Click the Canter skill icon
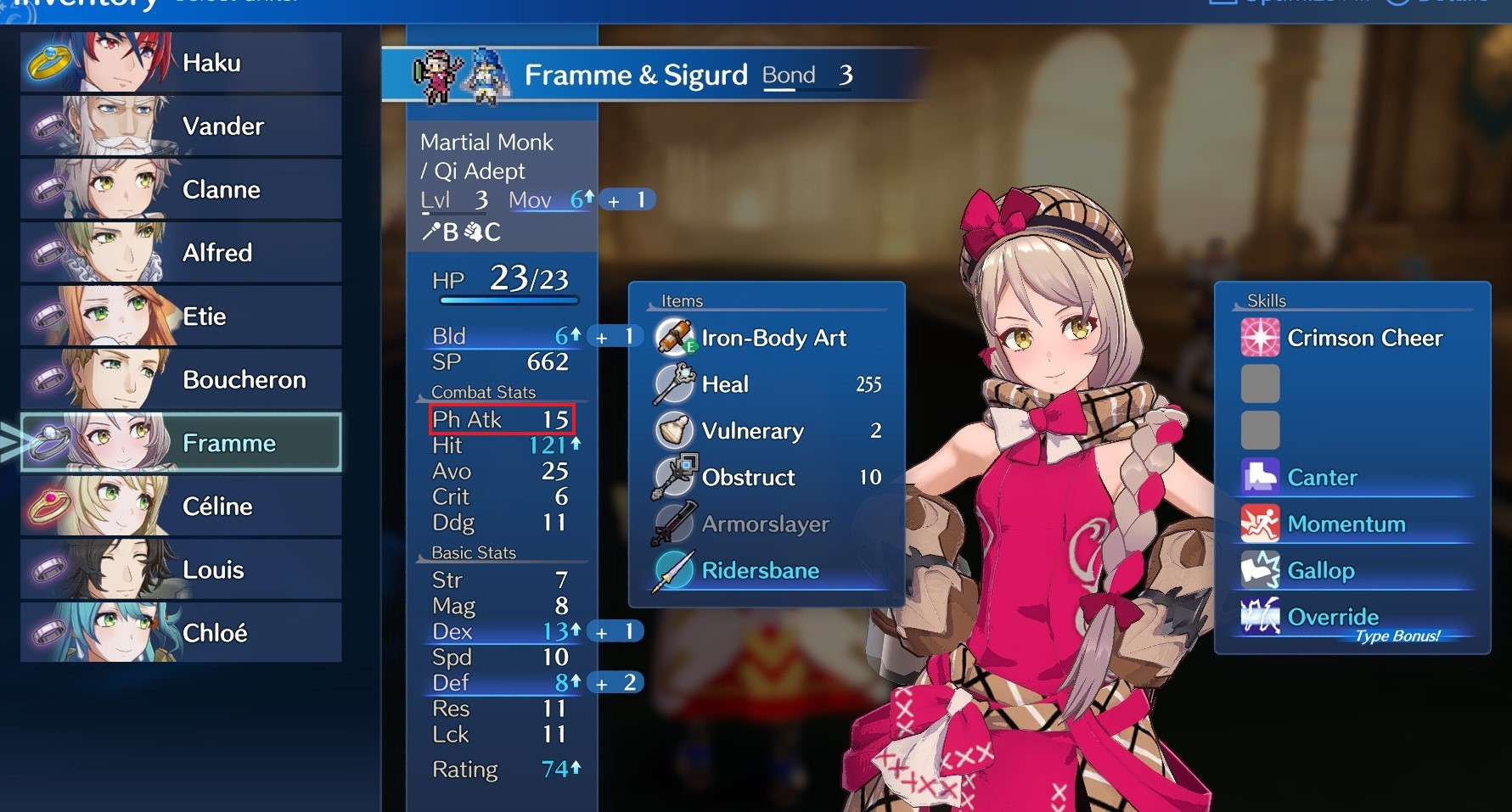Viewport: 1512px width, 812px height. tap(1261, 477)
